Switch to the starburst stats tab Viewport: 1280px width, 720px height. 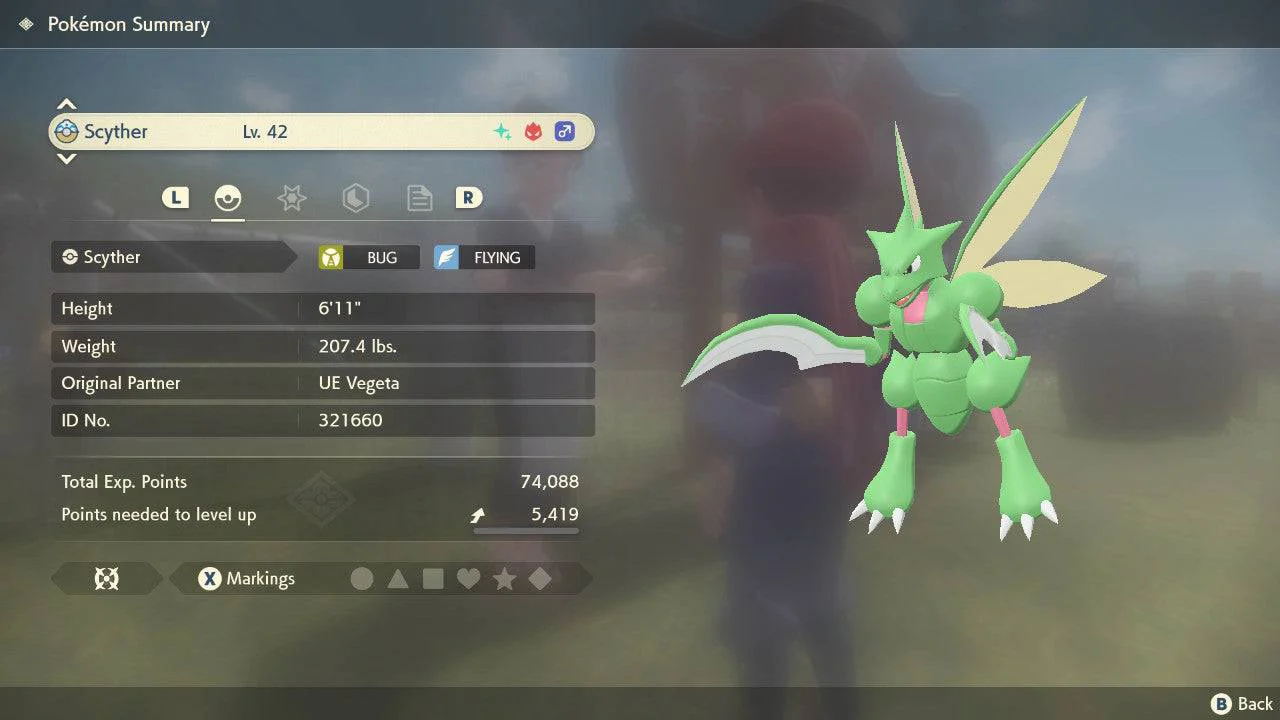pyautogui.click(x=291, y=198)
